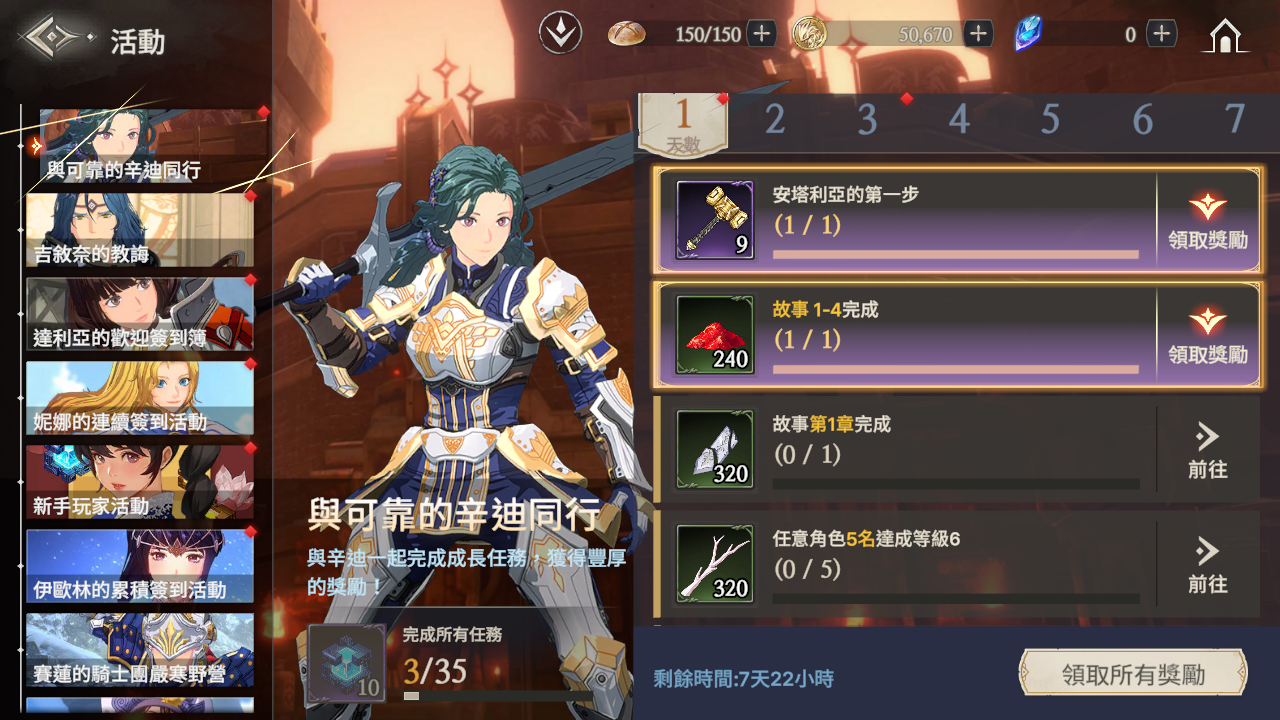
Task: Open the 吉敘奈的教誨 event
Action: [x=140, y=230]
